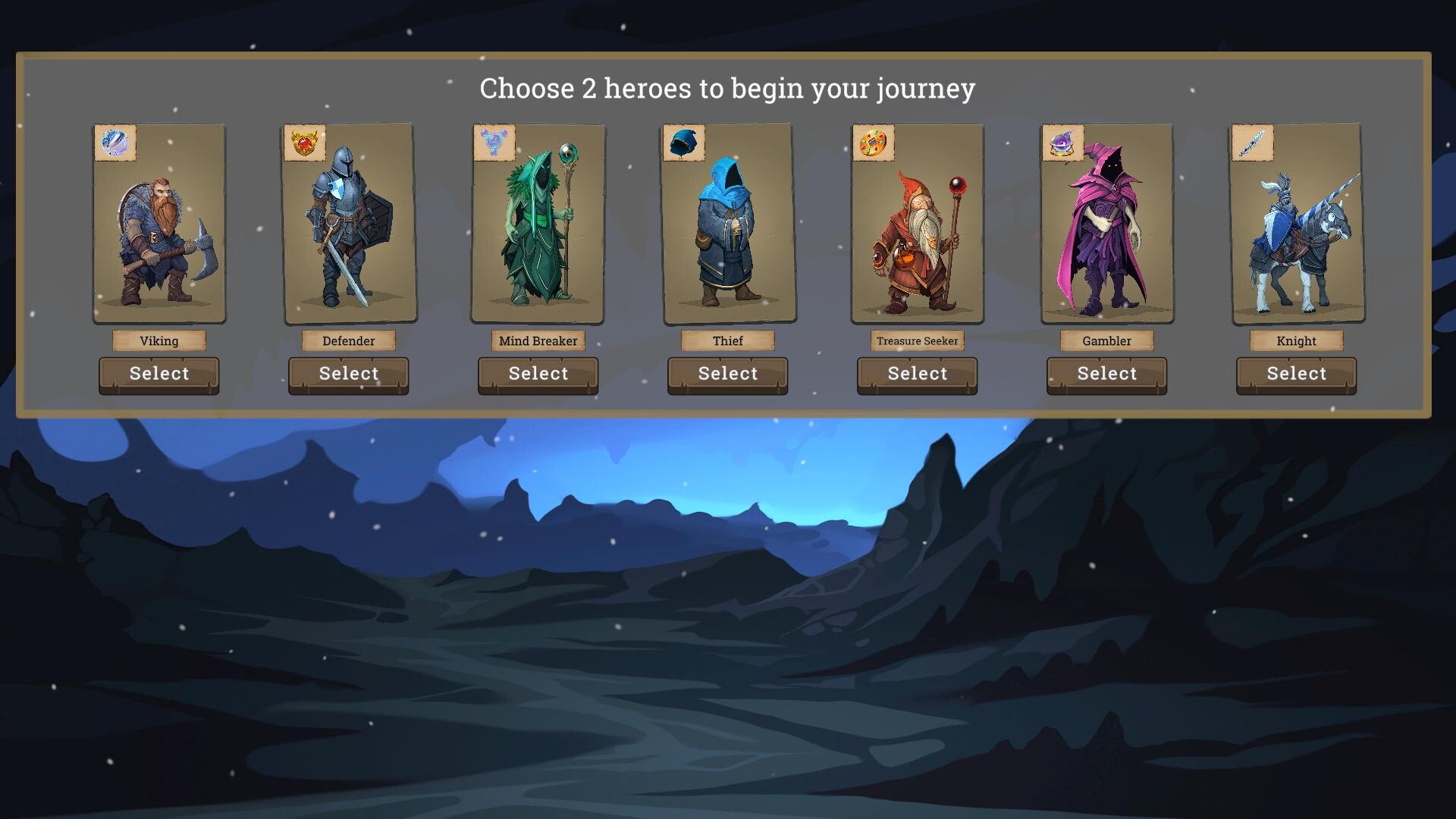This screenshot has width=1456, height=819.
Task: Select the Treasure Seeker hero
Action: (916, 374)
